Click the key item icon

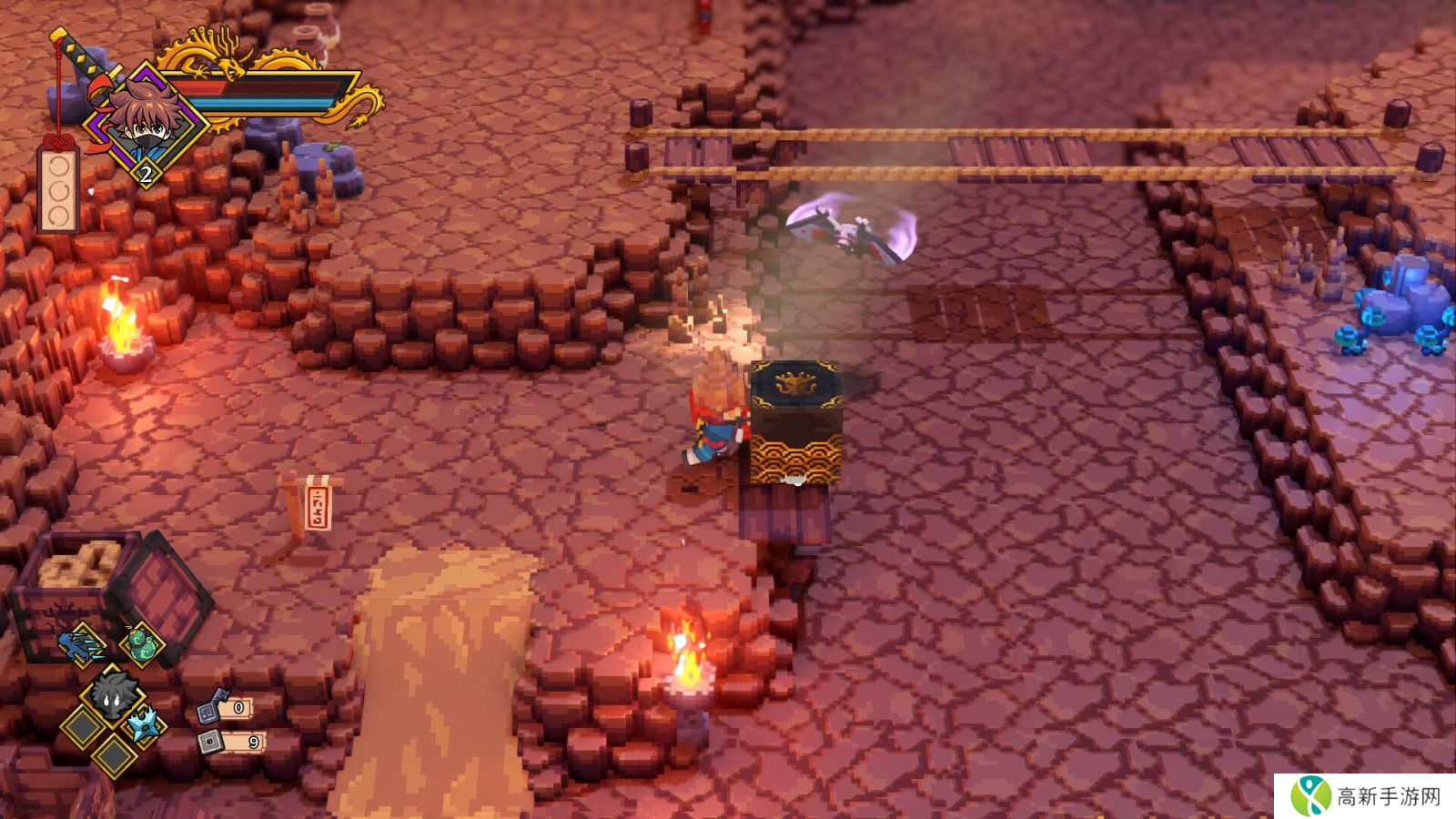click(x=212, y=706)
